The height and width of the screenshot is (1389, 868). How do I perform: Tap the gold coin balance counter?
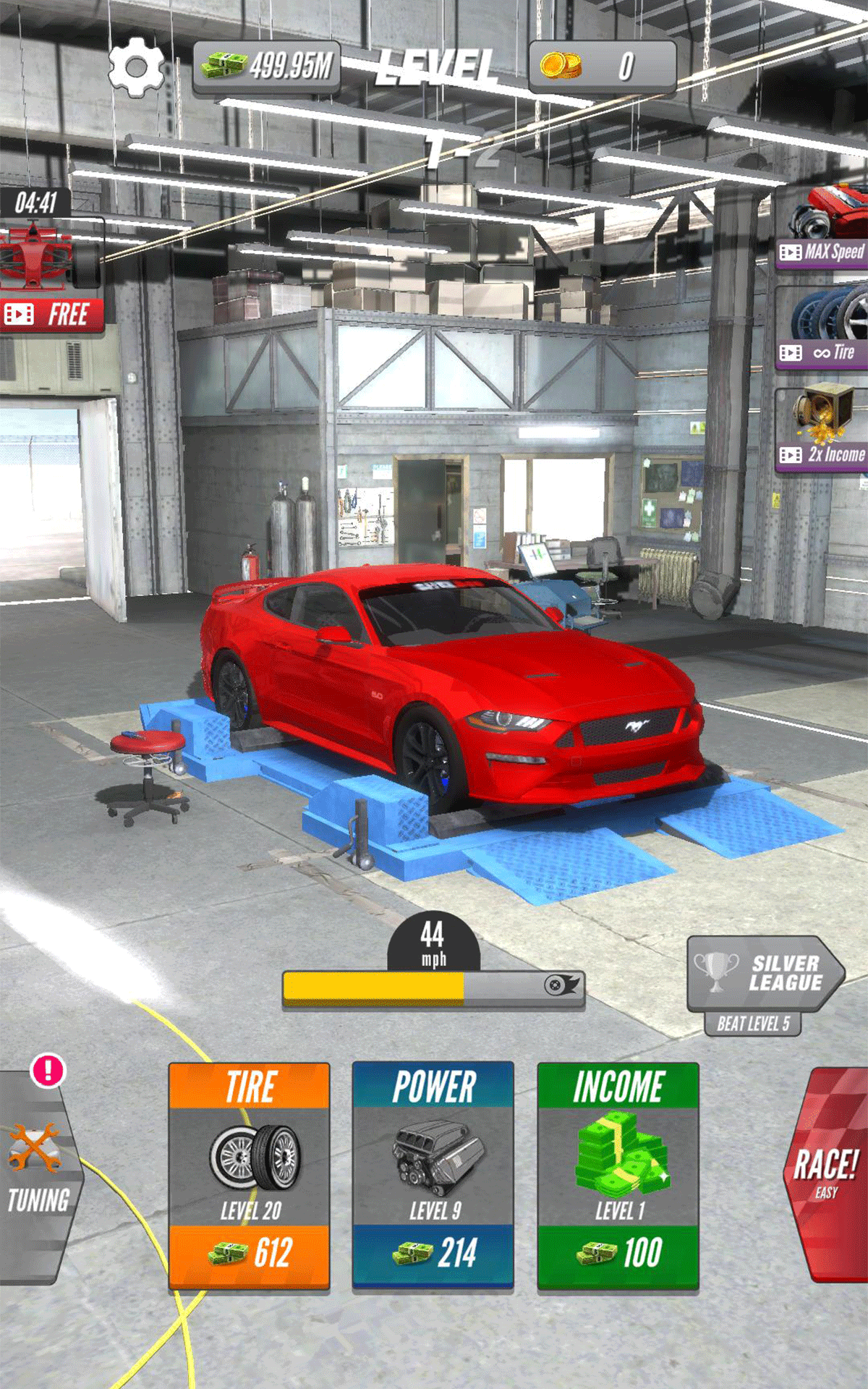603,67
